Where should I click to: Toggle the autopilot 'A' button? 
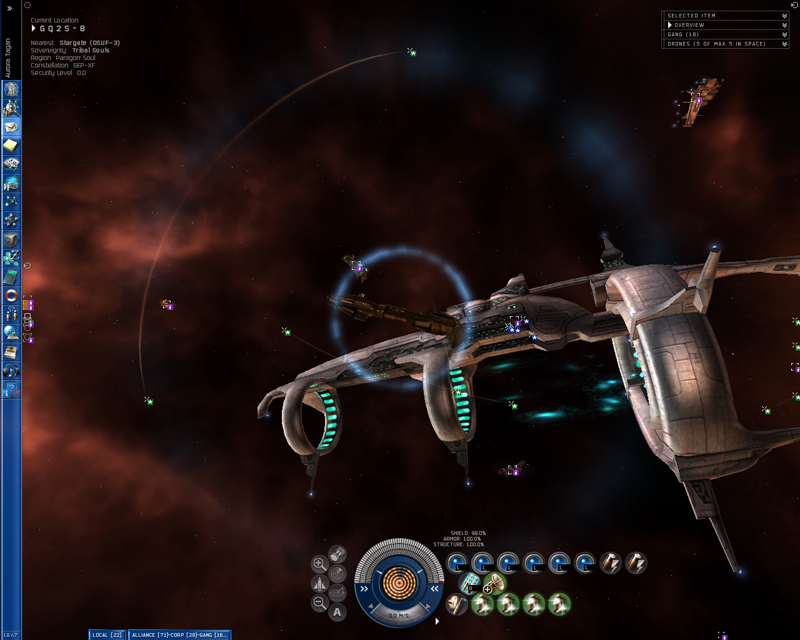(338, 612)
